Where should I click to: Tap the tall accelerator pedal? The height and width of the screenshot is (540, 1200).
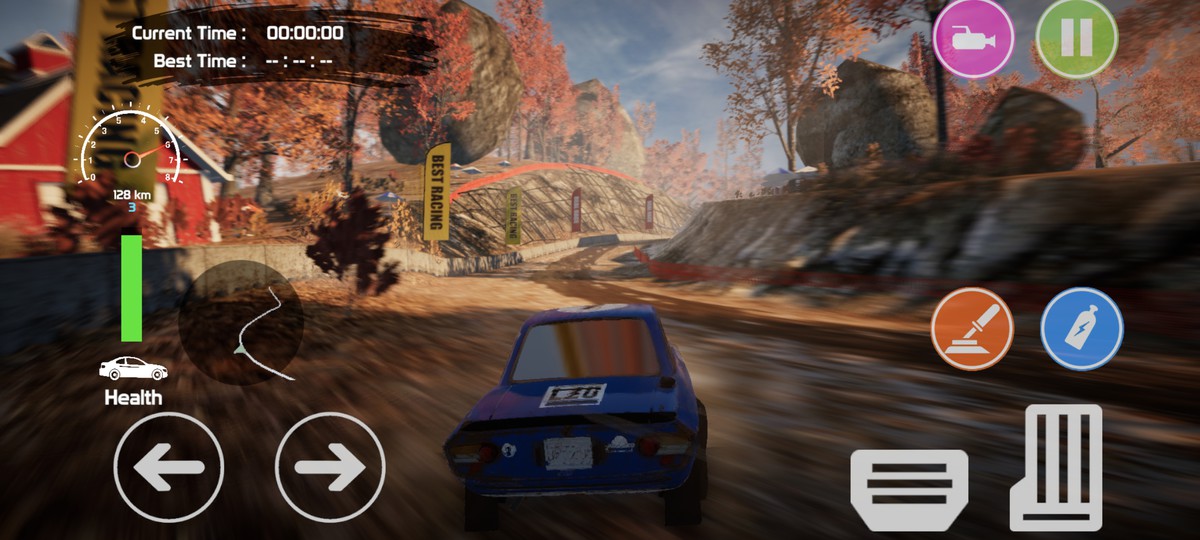coord(1056,467)
